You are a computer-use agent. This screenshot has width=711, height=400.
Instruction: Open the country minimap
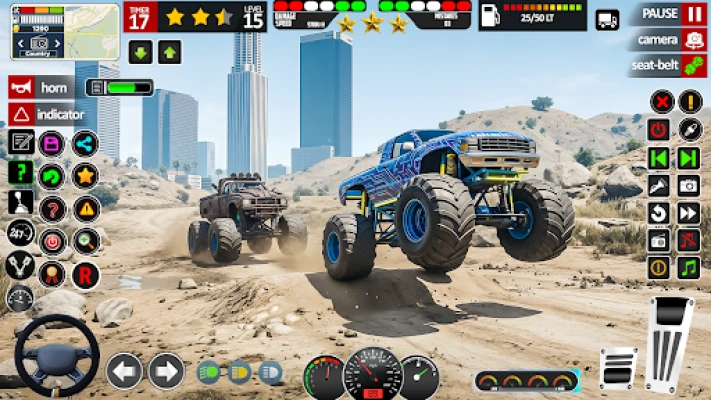point(51,32)
